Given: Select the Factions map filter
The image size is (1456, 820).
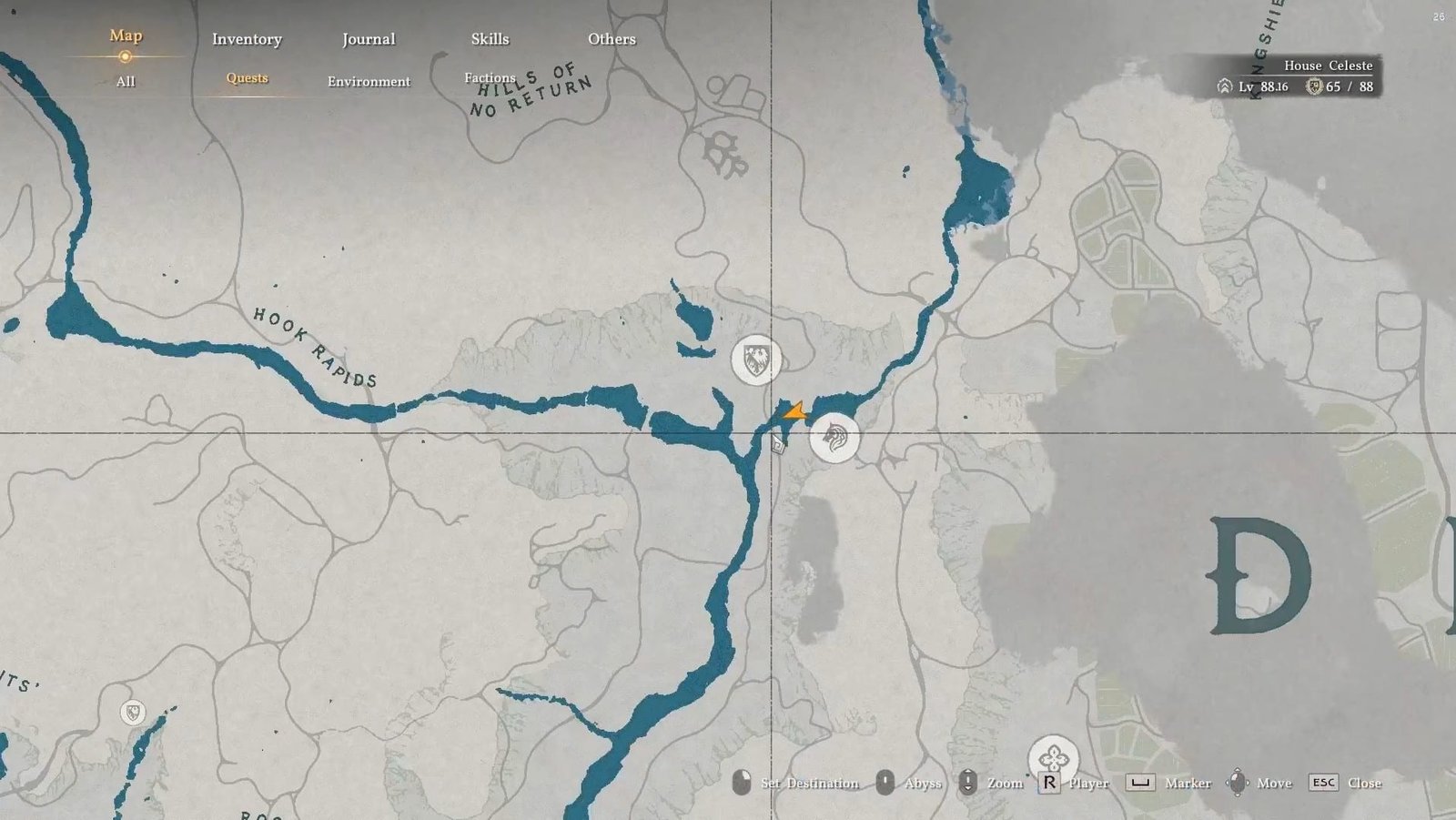Looking at the screenshot, I should [x=490, y=78].
